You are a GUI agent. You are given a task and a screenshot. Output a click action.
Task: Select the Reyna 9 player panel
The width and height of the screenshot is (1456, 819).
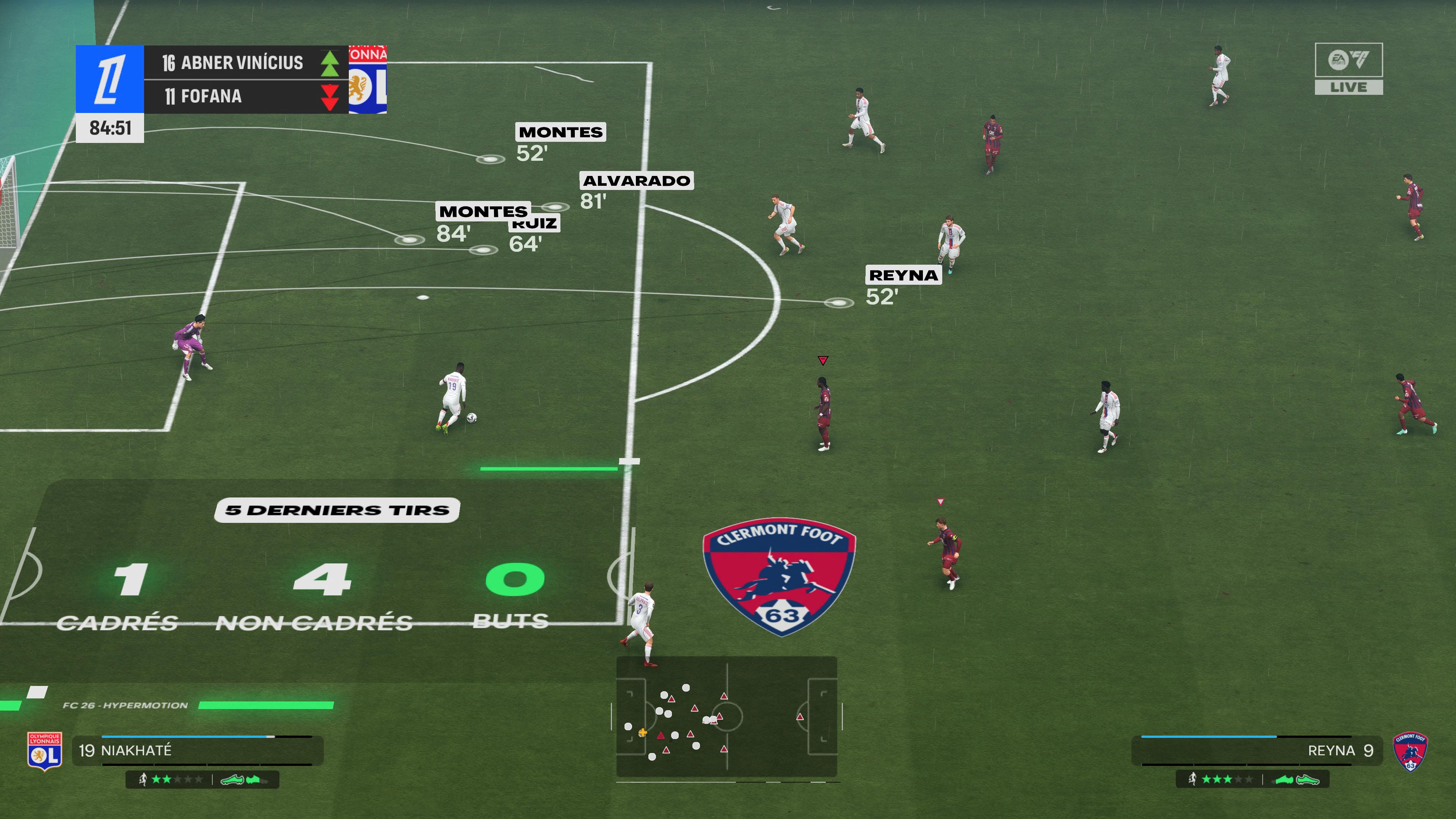(1257, 751)
